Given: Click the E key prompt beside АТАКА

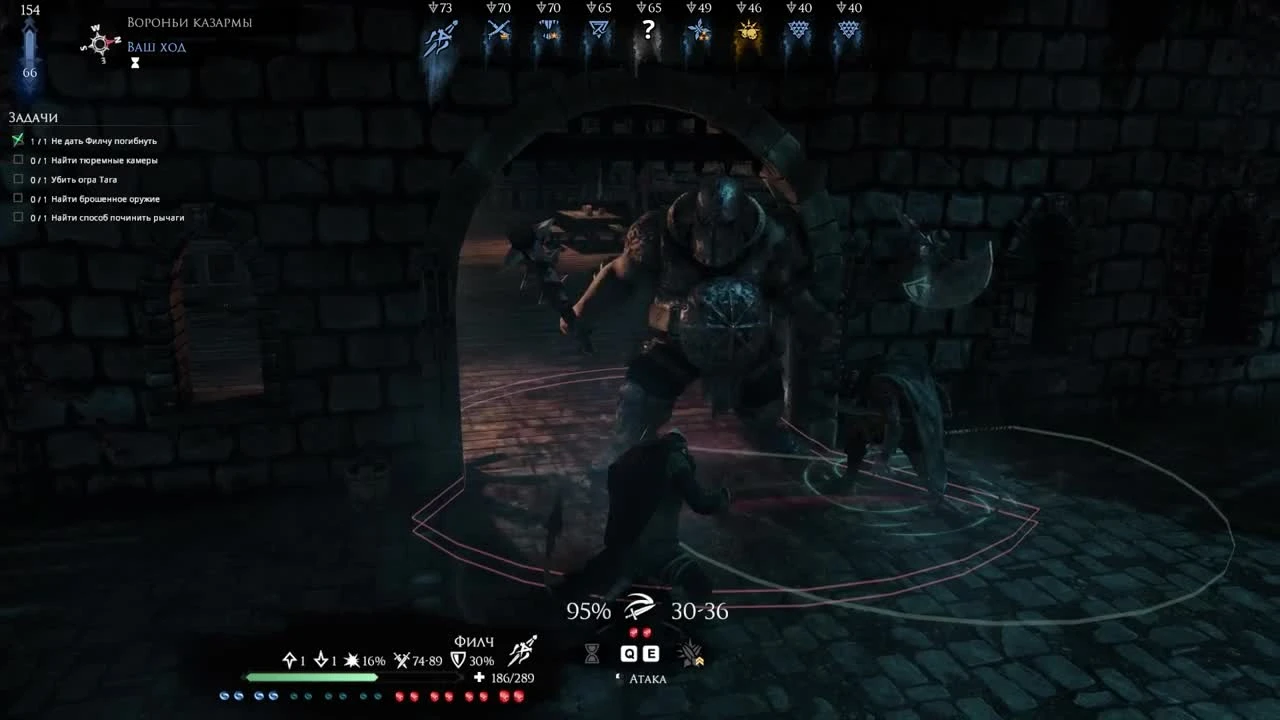Looking at the screenshot, I should 651,653.
